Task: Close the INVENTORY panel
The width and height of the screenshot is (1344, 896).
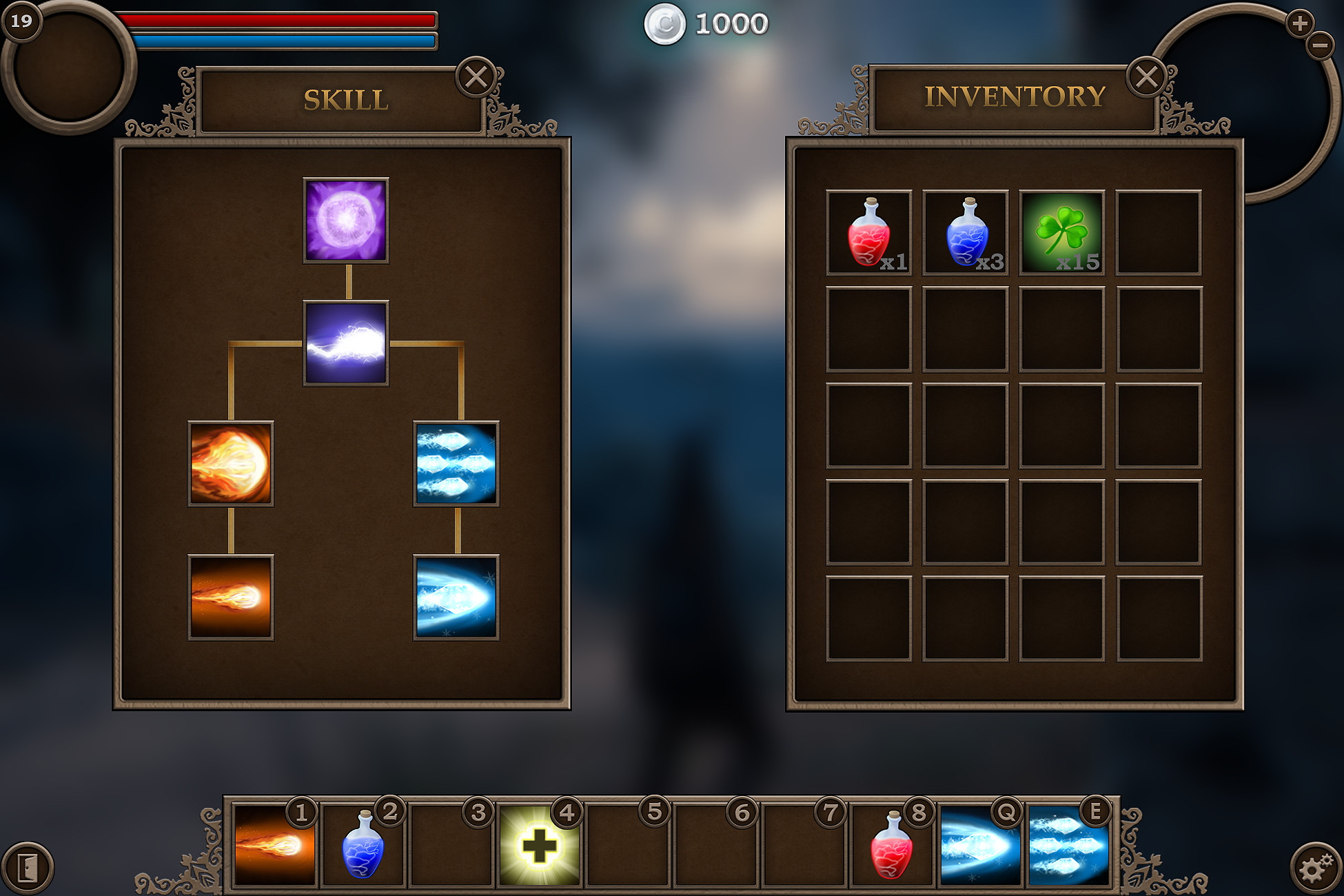Action: coord(1147,78)
